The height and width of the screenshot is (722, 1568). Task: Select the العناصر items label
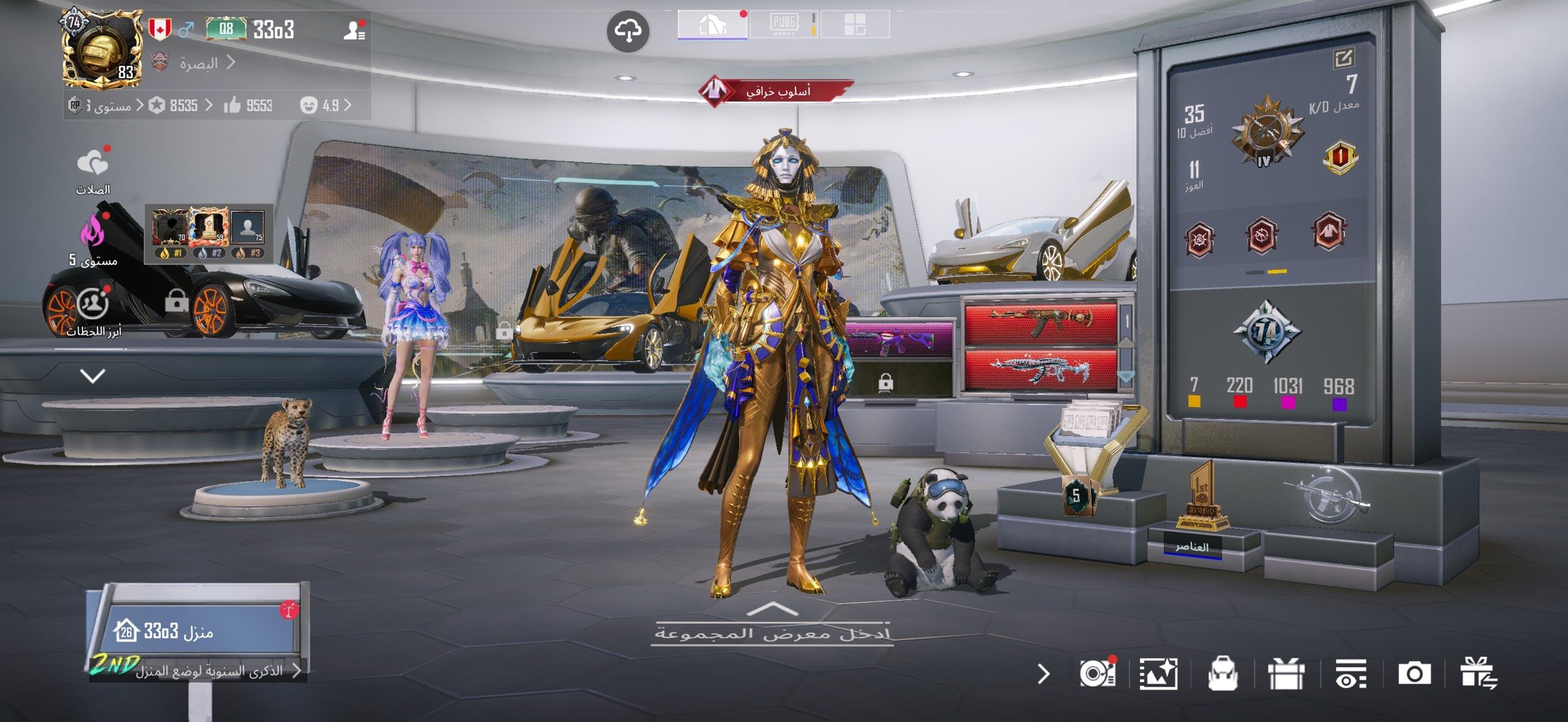(1191, 547)
